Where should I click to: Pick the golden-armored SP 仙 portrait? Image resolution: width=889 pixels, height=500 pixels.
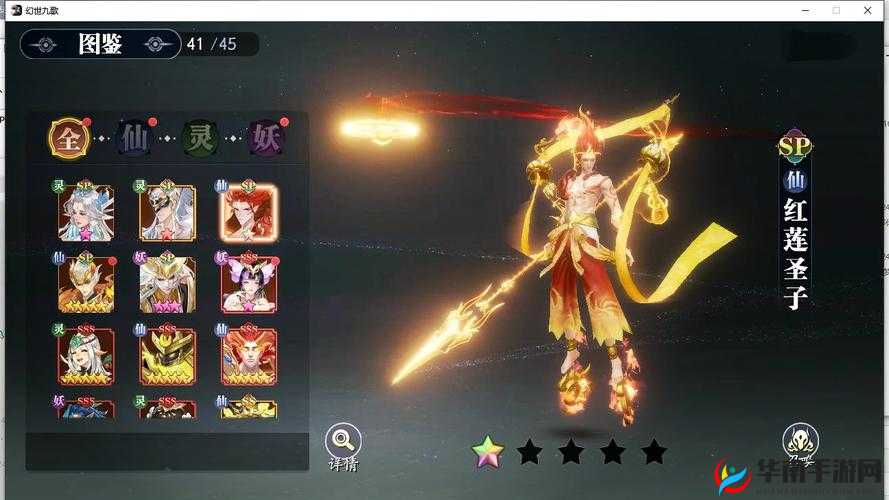[x=86, y=284]
